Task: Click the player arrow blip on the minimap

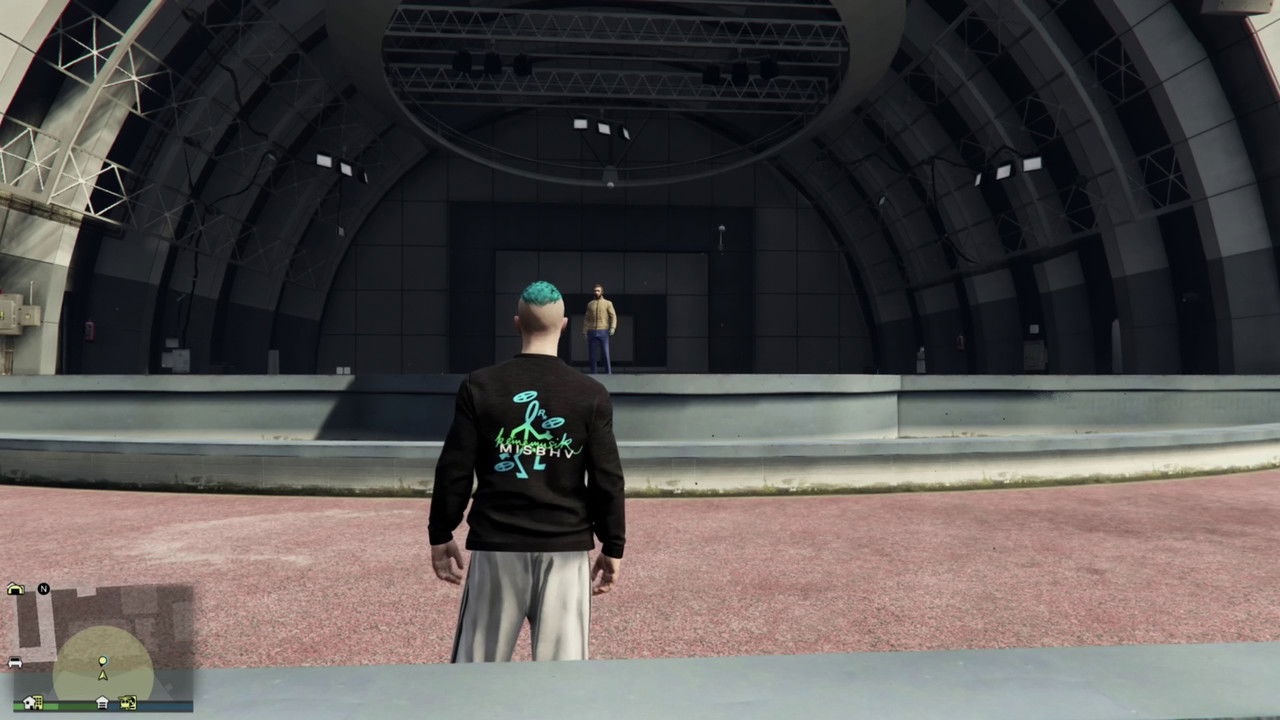Action: click(103, 676)
